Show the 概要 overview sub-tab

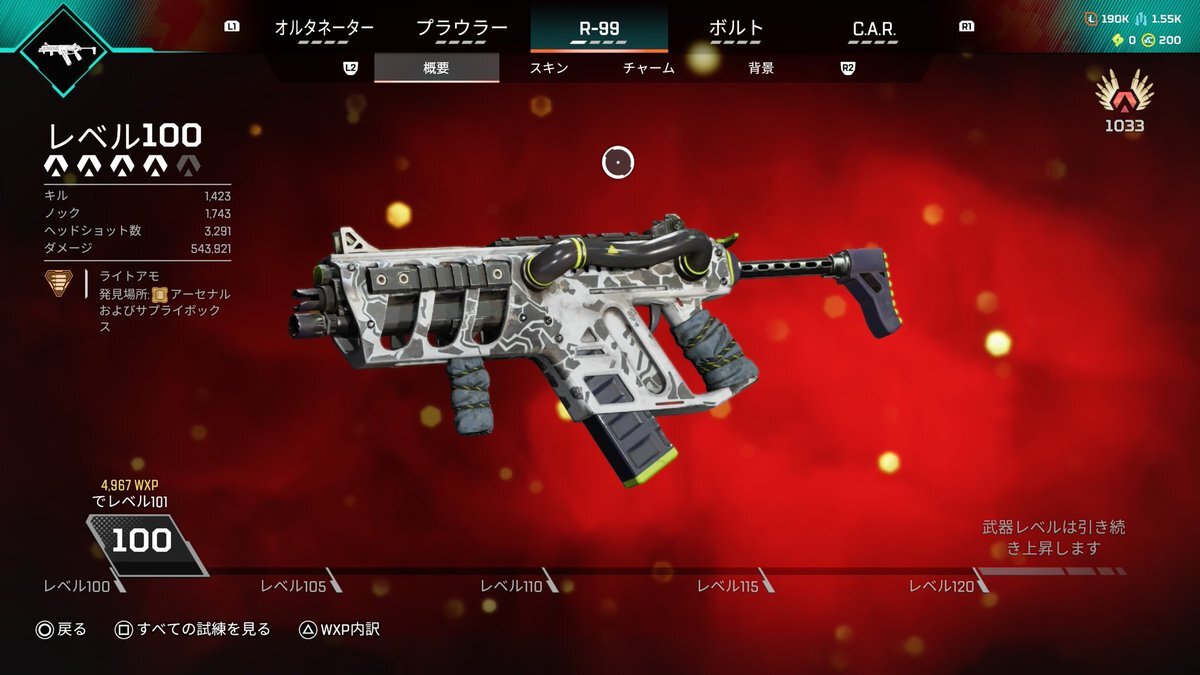(x=437, y=68)
